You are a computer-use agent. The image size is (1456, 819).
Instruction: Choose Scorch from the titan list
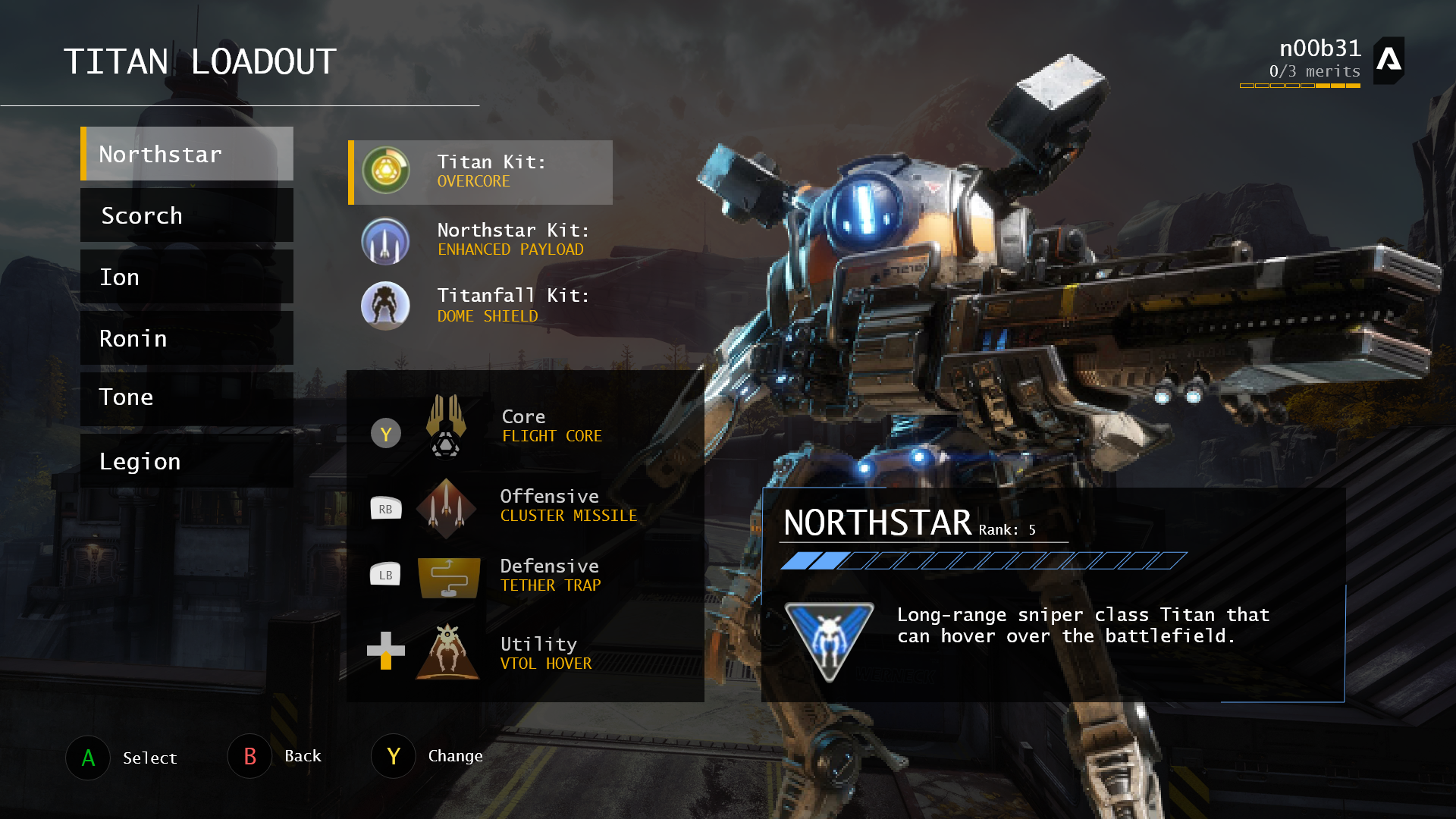(x=187, y=215)
